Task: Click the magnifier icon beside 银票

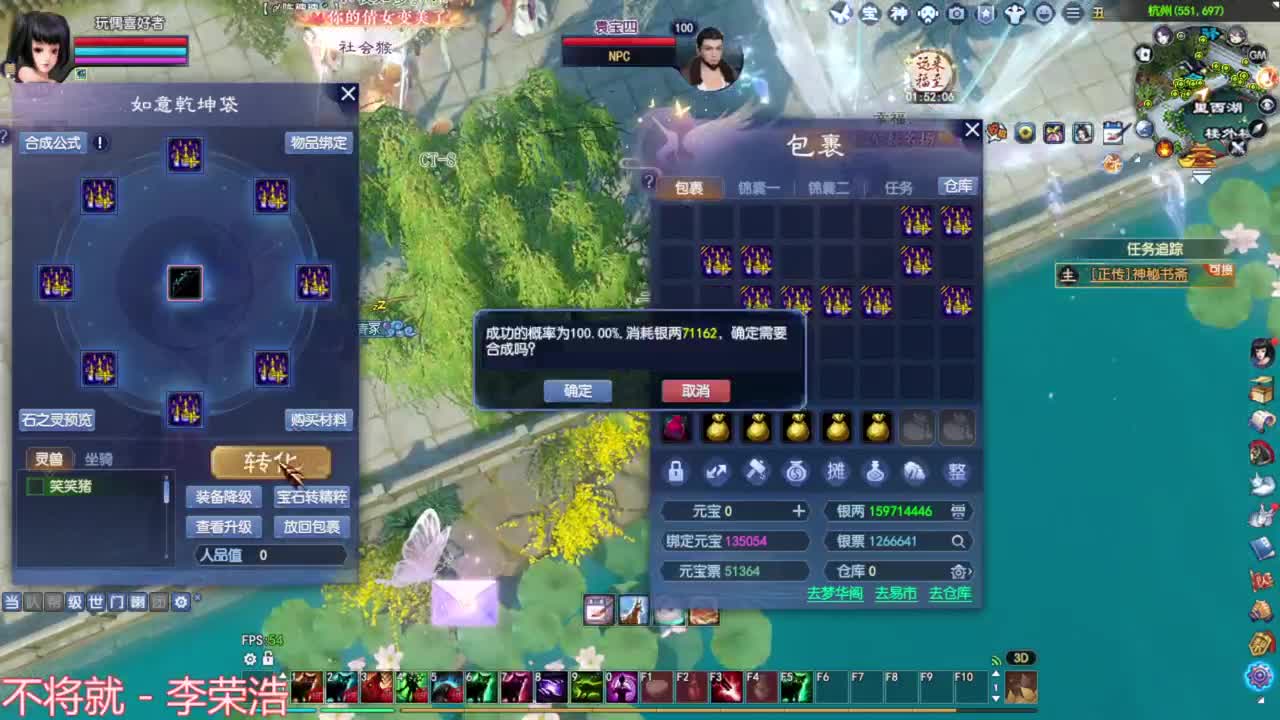Action: coord(958,540)
